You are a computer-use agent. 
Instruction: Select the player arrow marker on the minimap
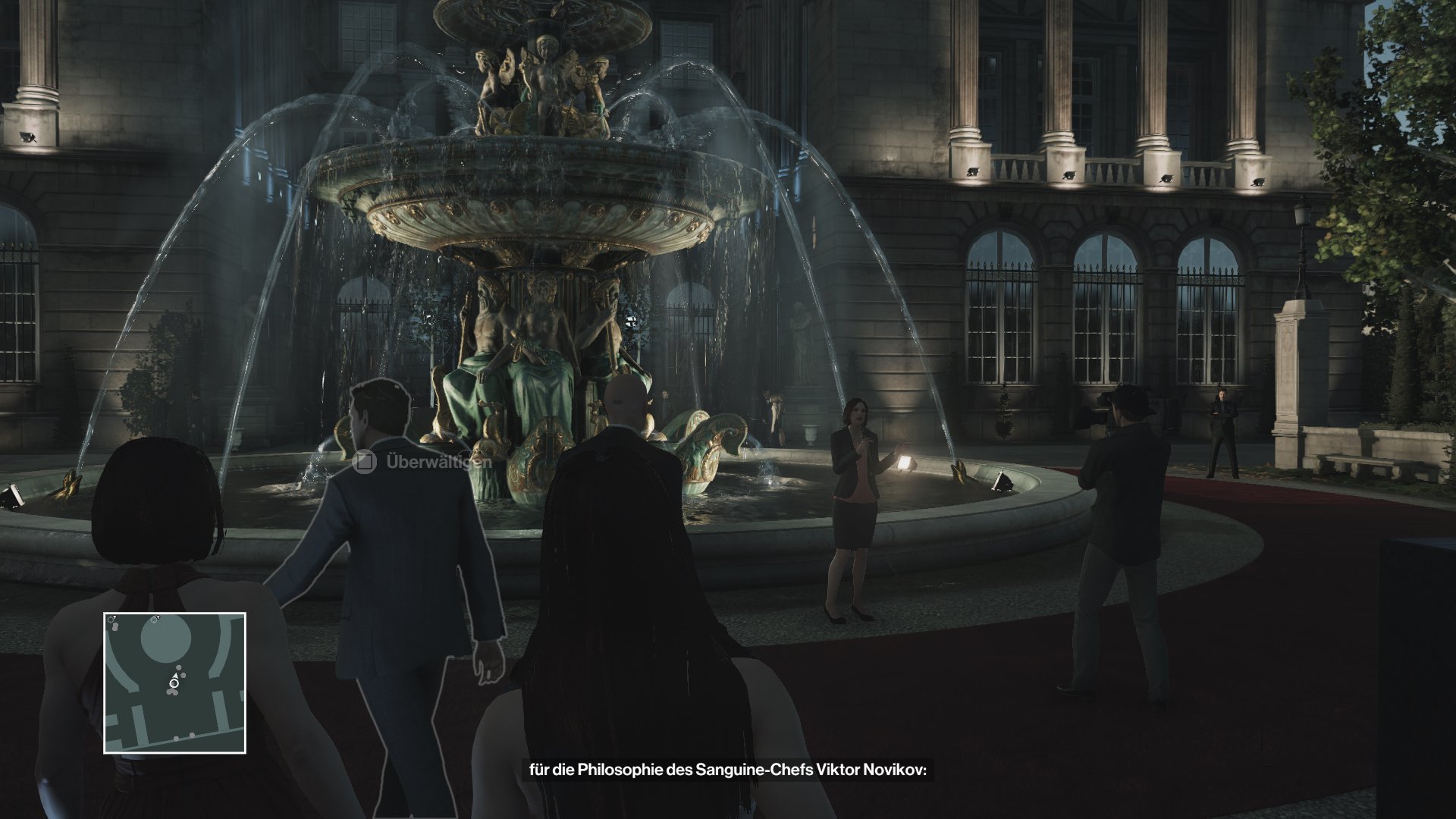point(175,675)
